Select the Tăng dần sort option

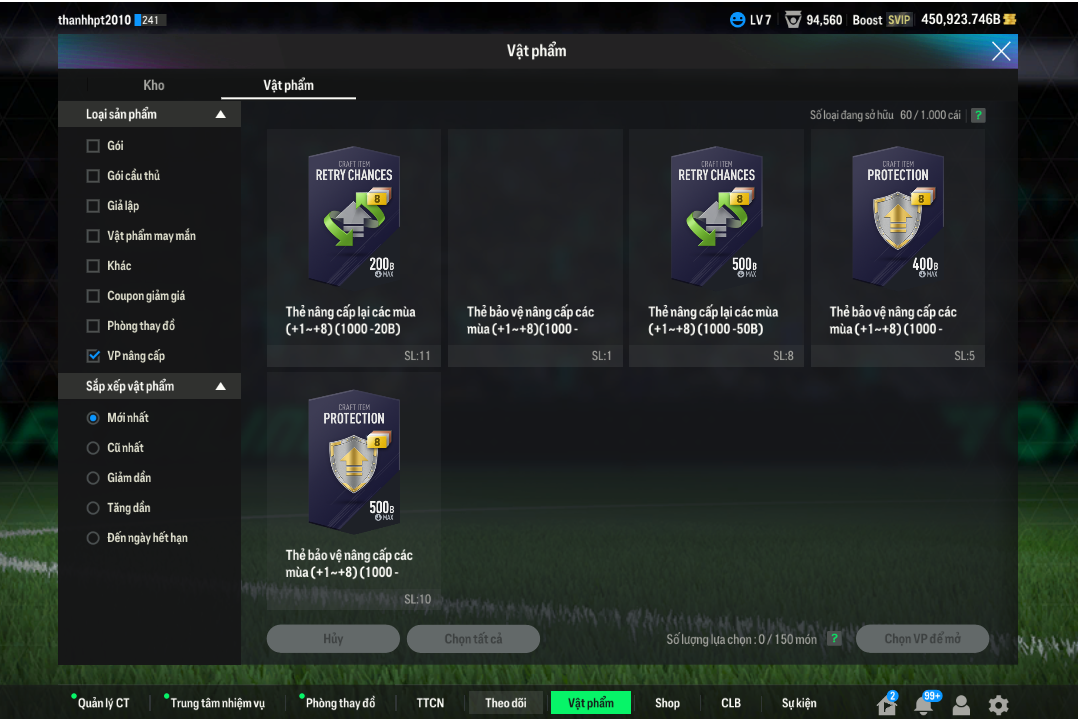pyautogui.click(x=94, y=508)
